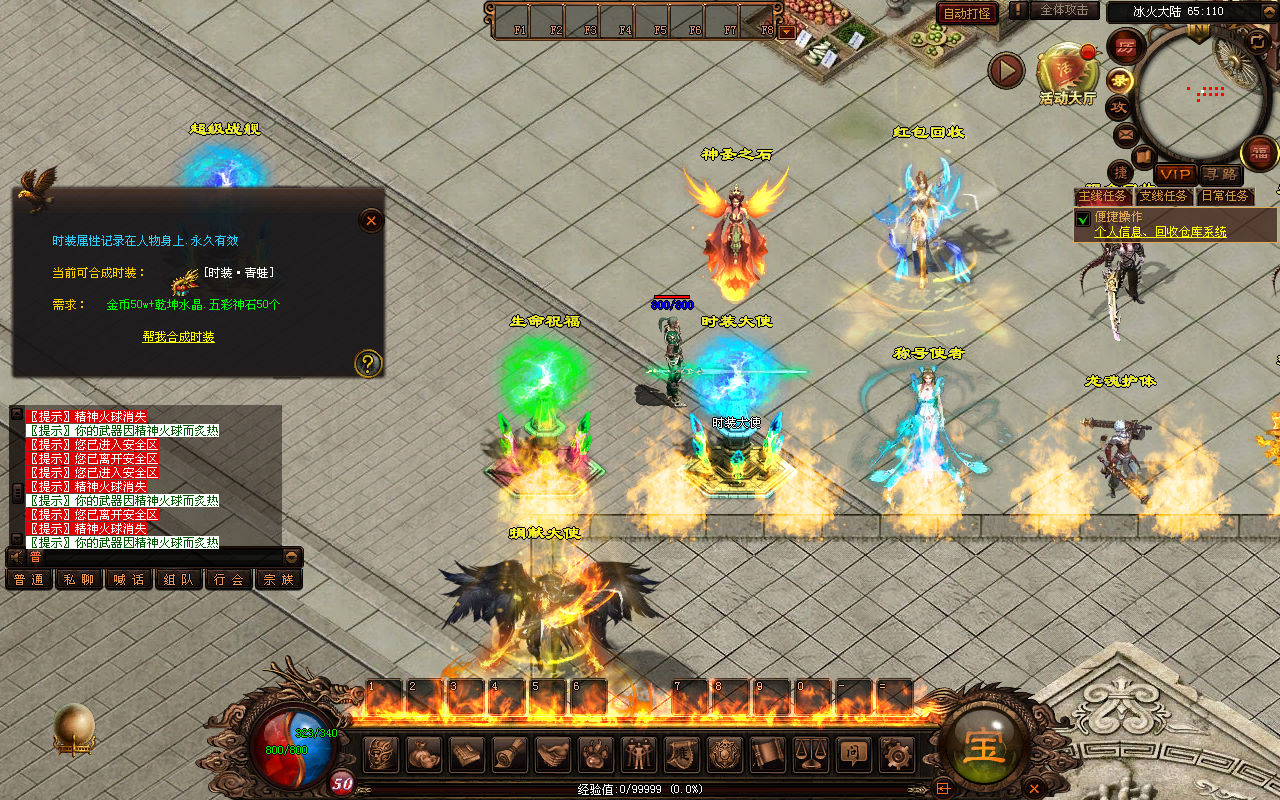Open the gear settings icon
Screen dimensions: 1280x800
(896, 753)
